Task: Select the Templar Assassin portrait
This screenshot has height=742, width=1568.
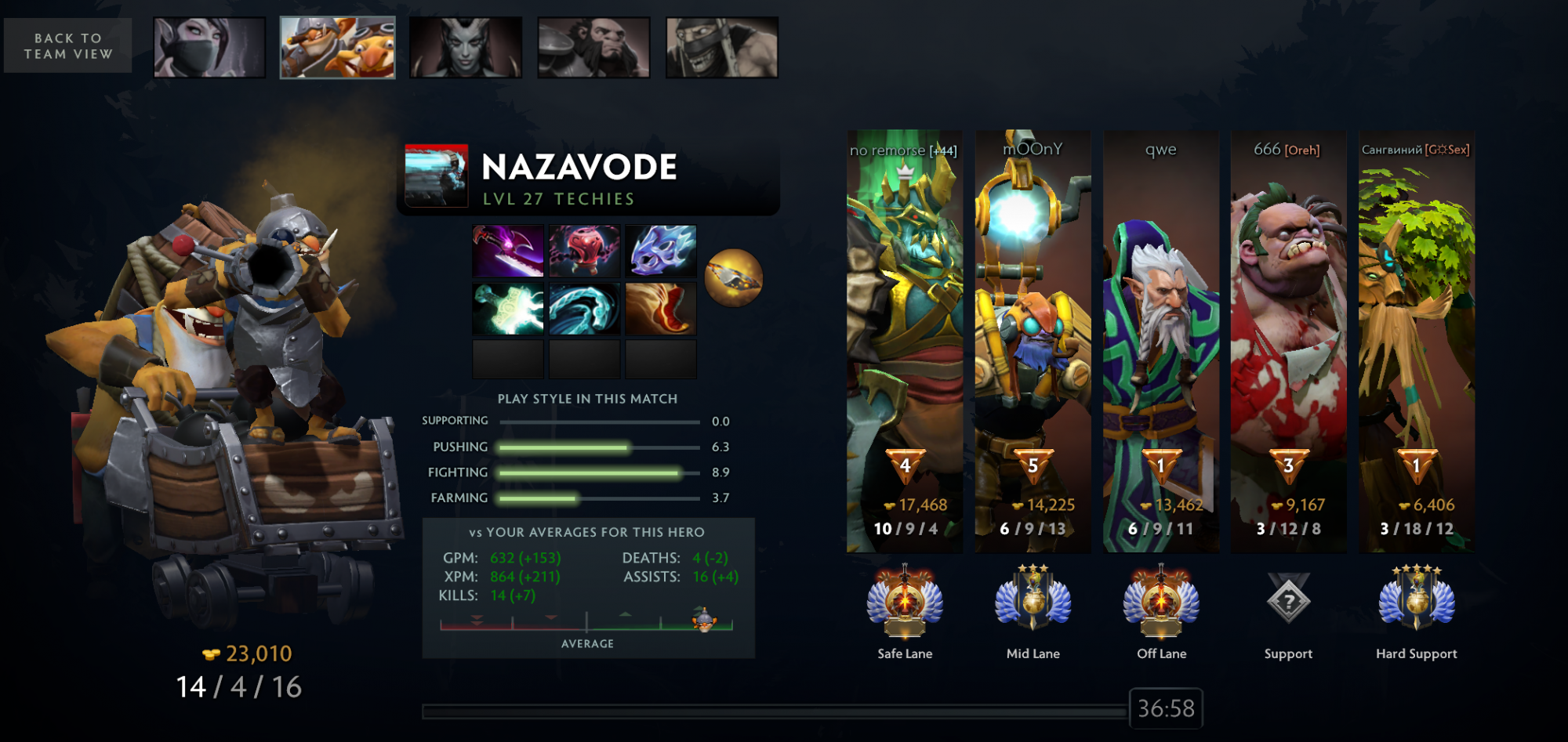Action: pyautogui.click(x=209, y=48)
